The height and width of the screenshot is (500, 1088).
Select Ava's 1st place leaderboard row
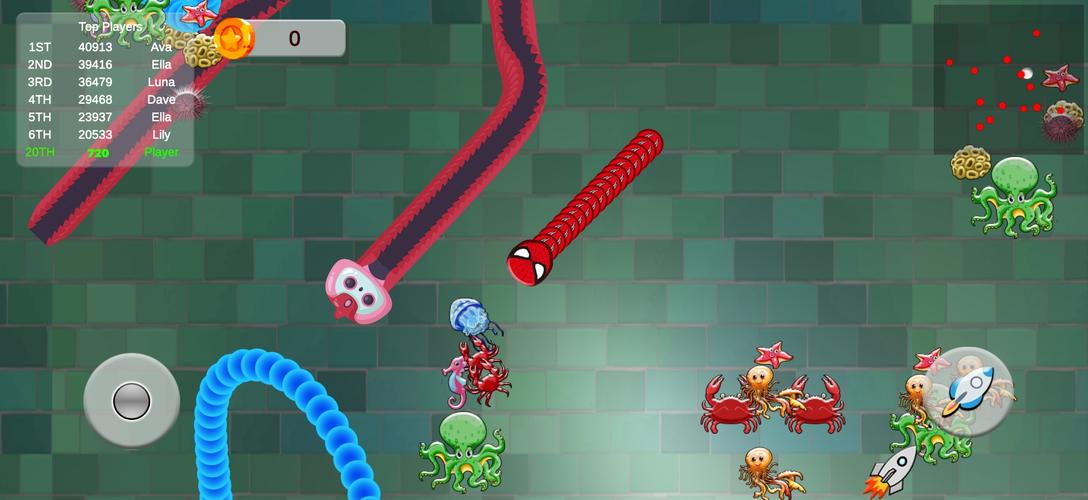tap(100, 47)
